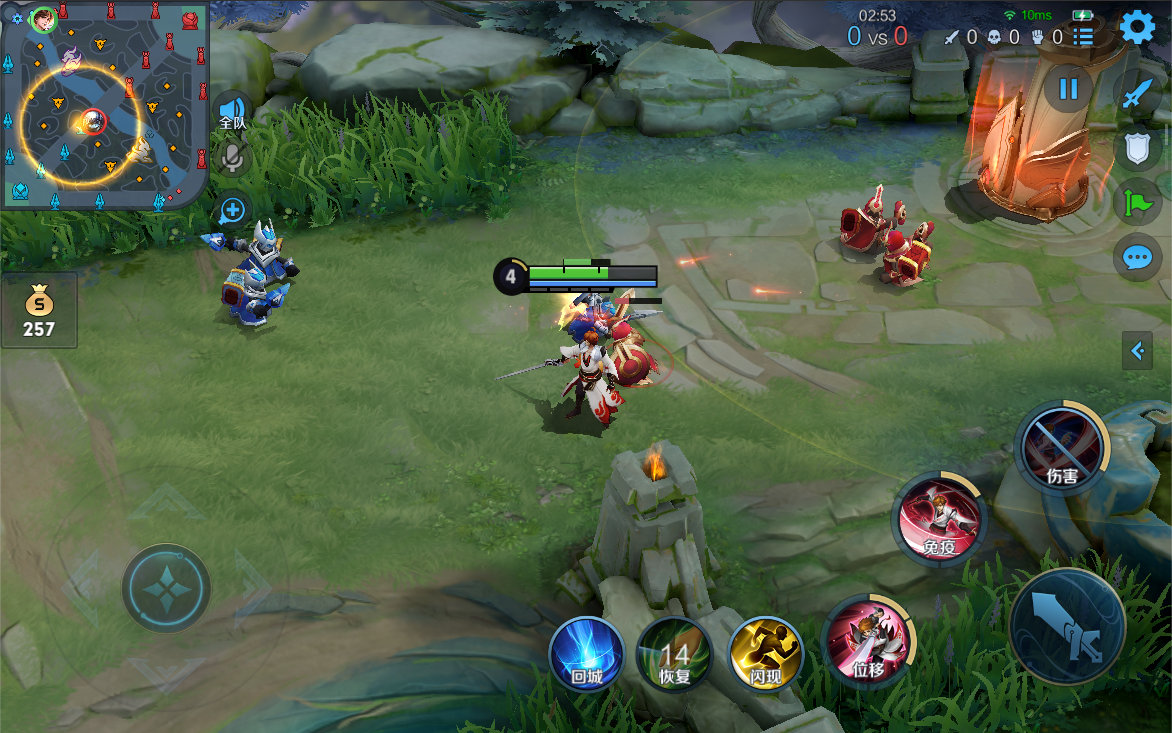Pause the game with the pause button
Image resolution: width=1172 pixels, height=733 pixels.
click(x=1068, y=88)
